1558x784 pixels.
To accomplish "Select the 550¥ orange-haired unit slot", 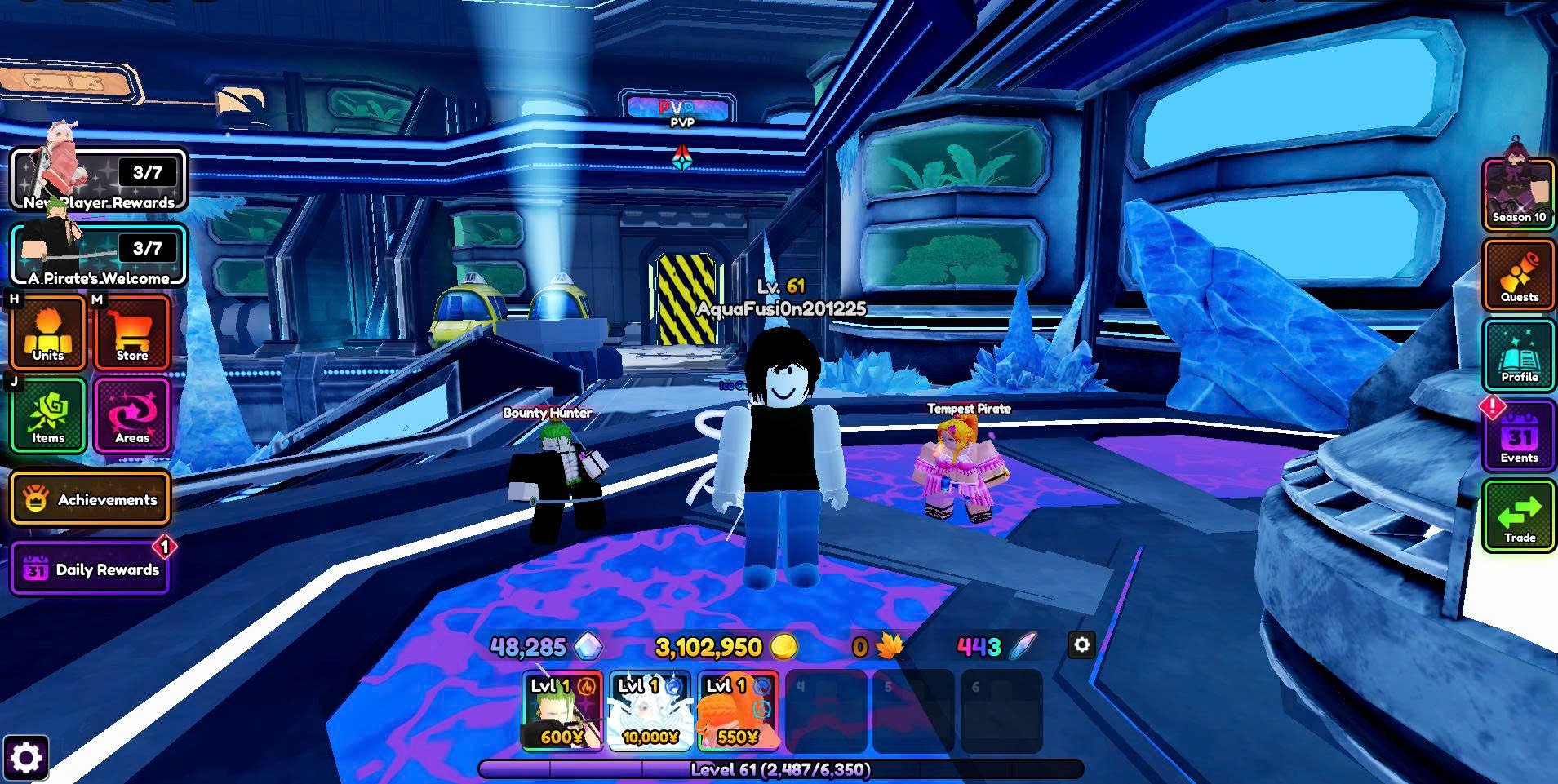I will [738, 711].
